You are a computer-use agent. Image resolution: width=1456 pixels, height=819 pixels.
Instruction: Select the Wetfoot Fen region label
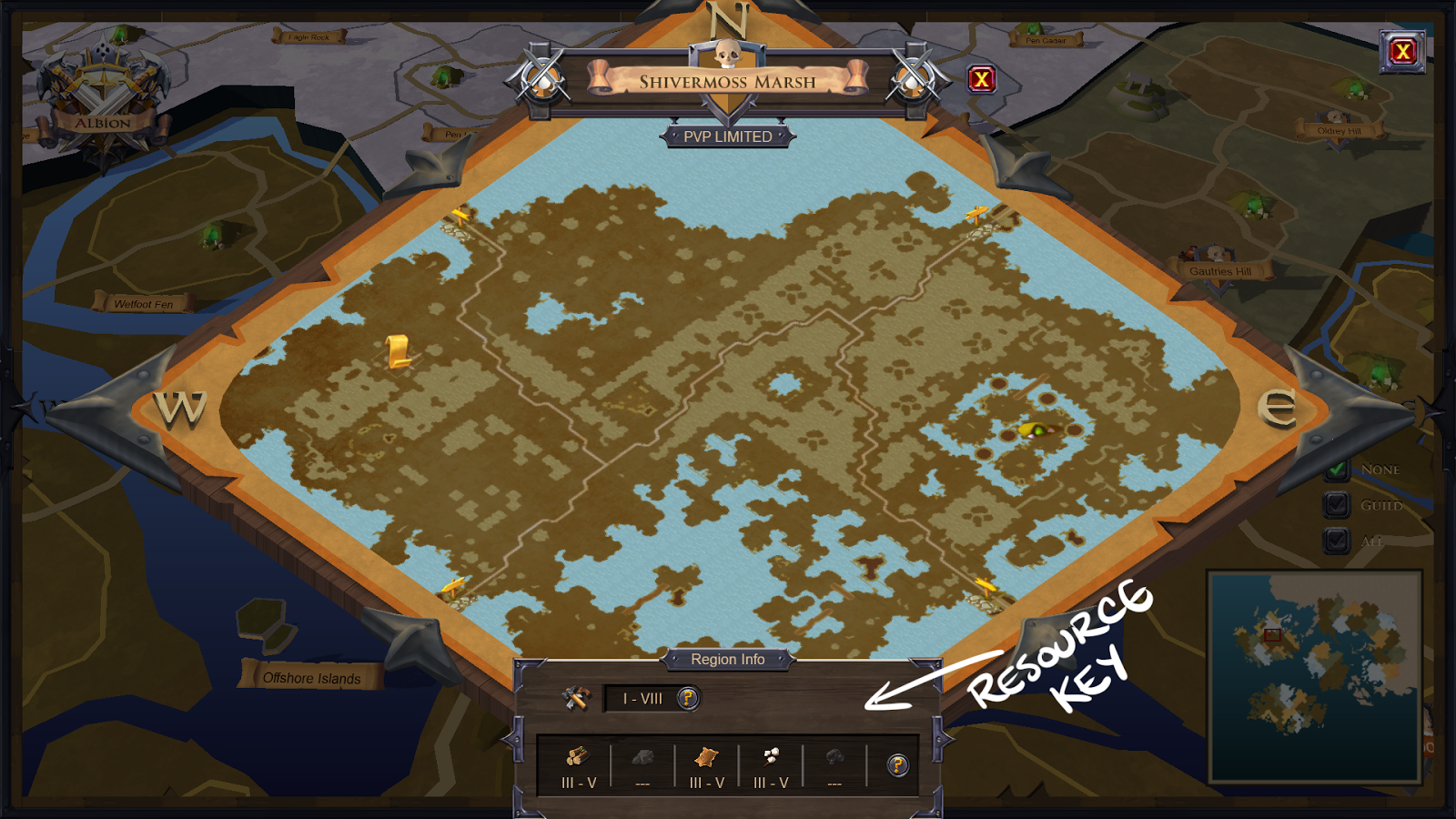[146, 303]
